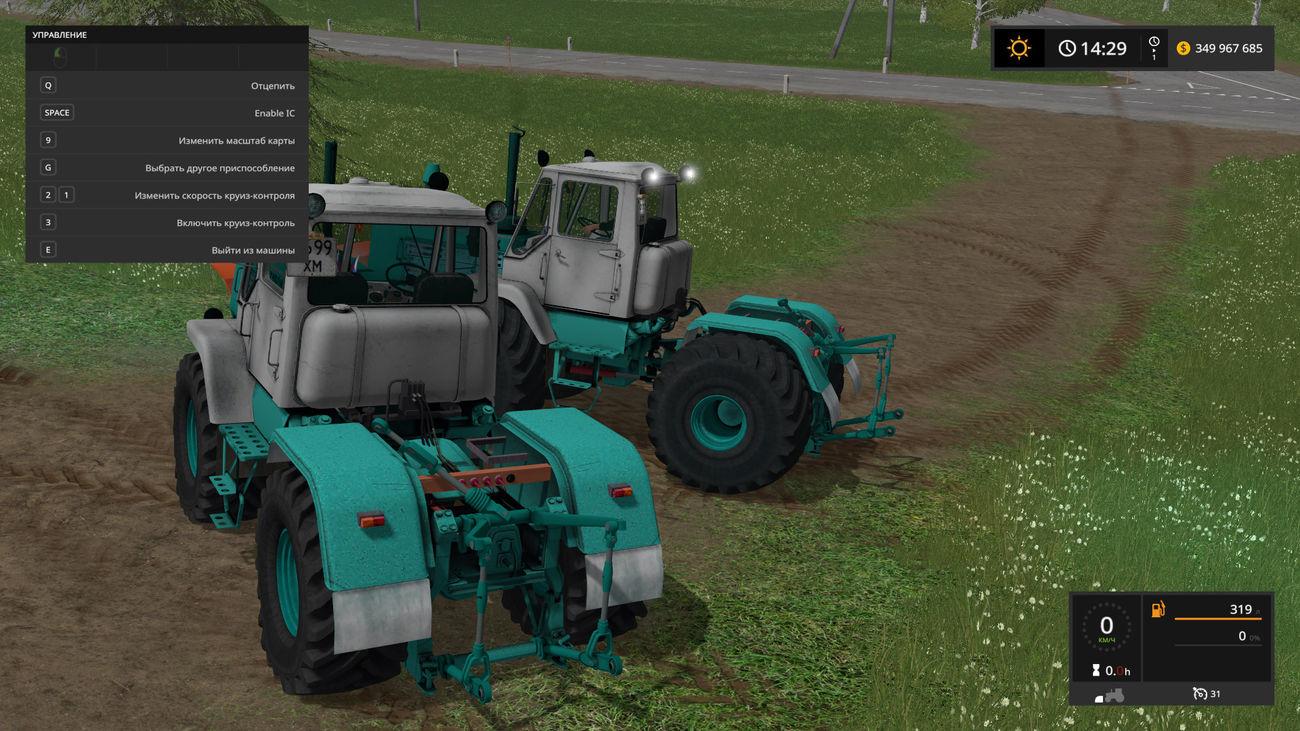
Task: Click the fuel pump icon in bottom HUD
Action: pos(1157,608)
